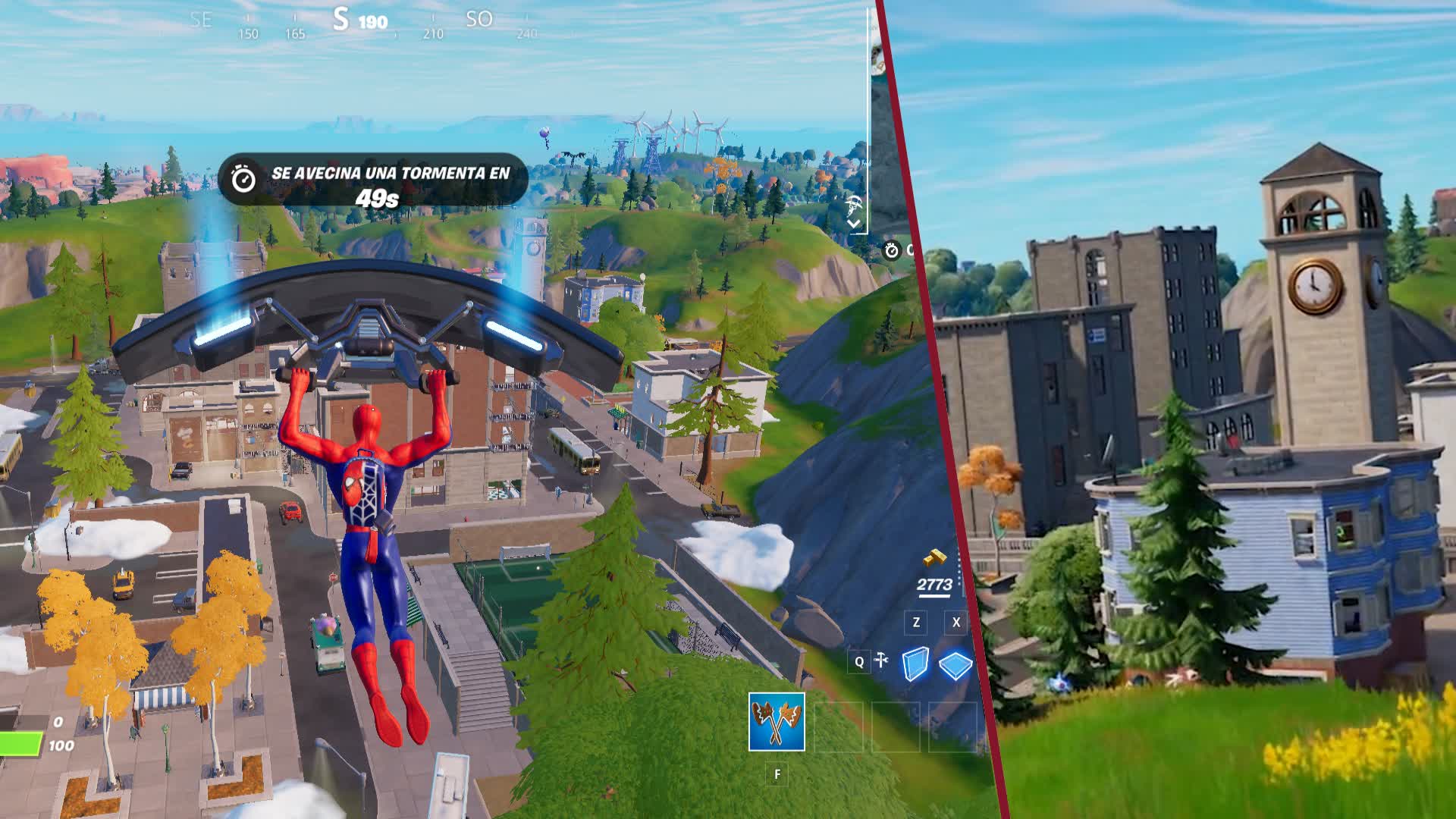
Task: Click the X keybind badge above the floor piece
Action: pyautogui.click(x=956, y=622)
